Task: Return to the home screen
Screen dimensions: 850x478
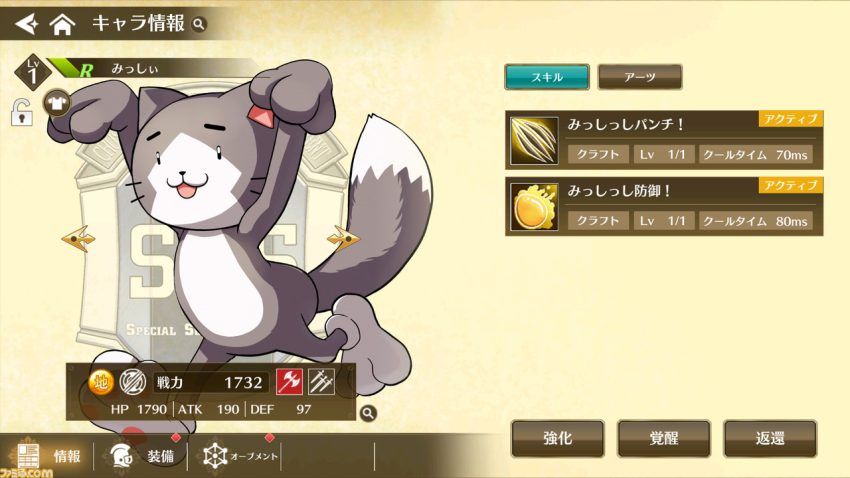Action: coord(62,22)
